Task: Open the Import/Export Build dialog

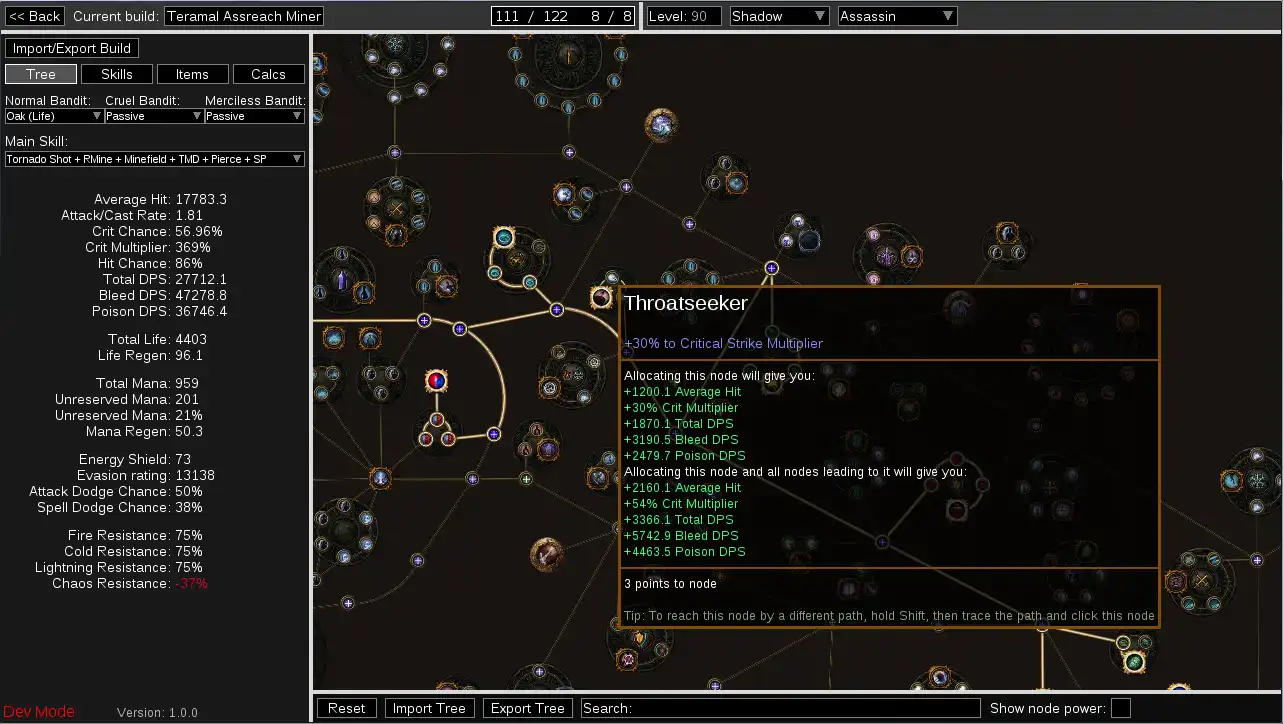Action: tap(72, 48)
